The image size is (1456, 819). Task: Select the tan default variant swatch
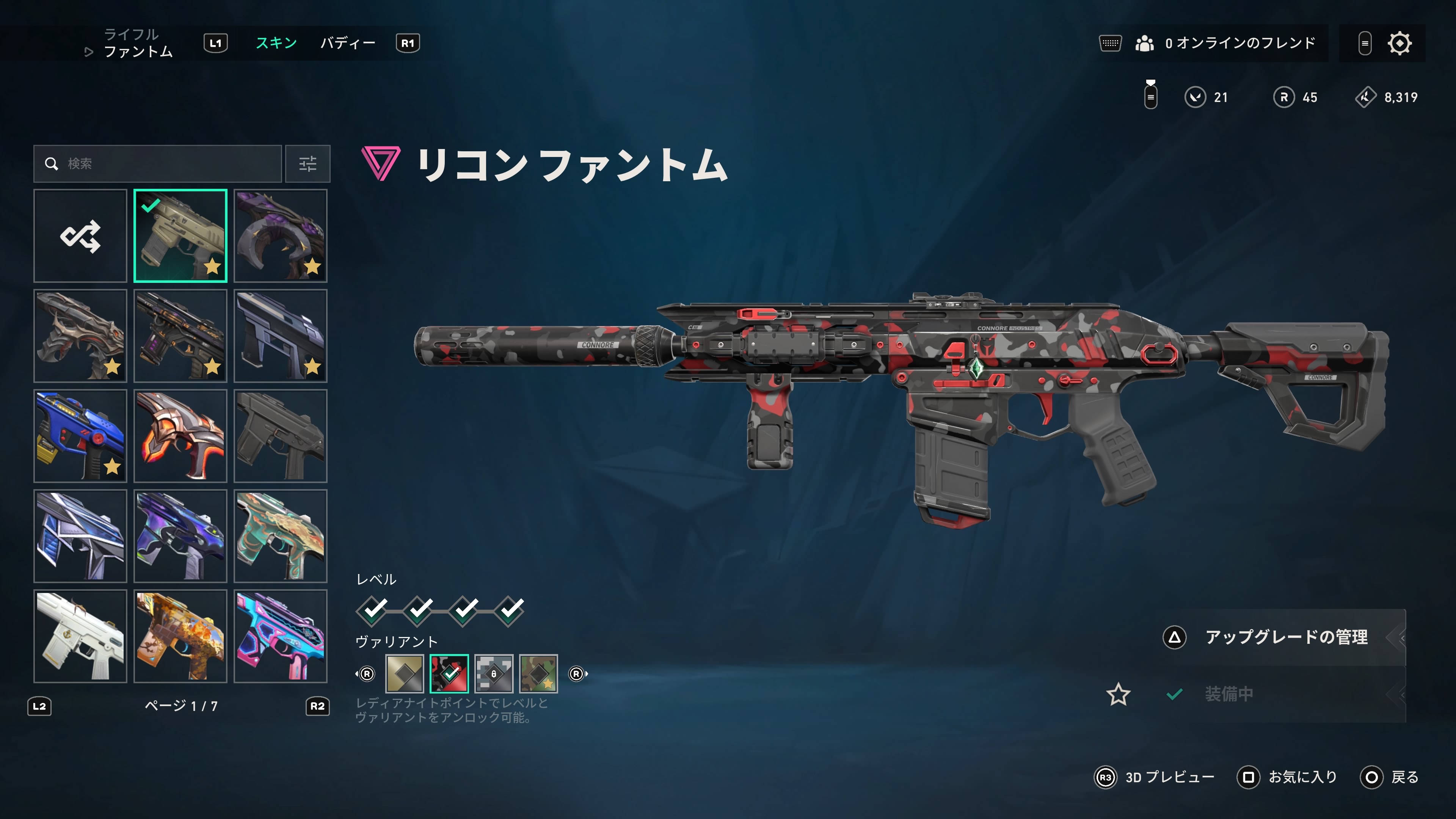coord(405,674)
